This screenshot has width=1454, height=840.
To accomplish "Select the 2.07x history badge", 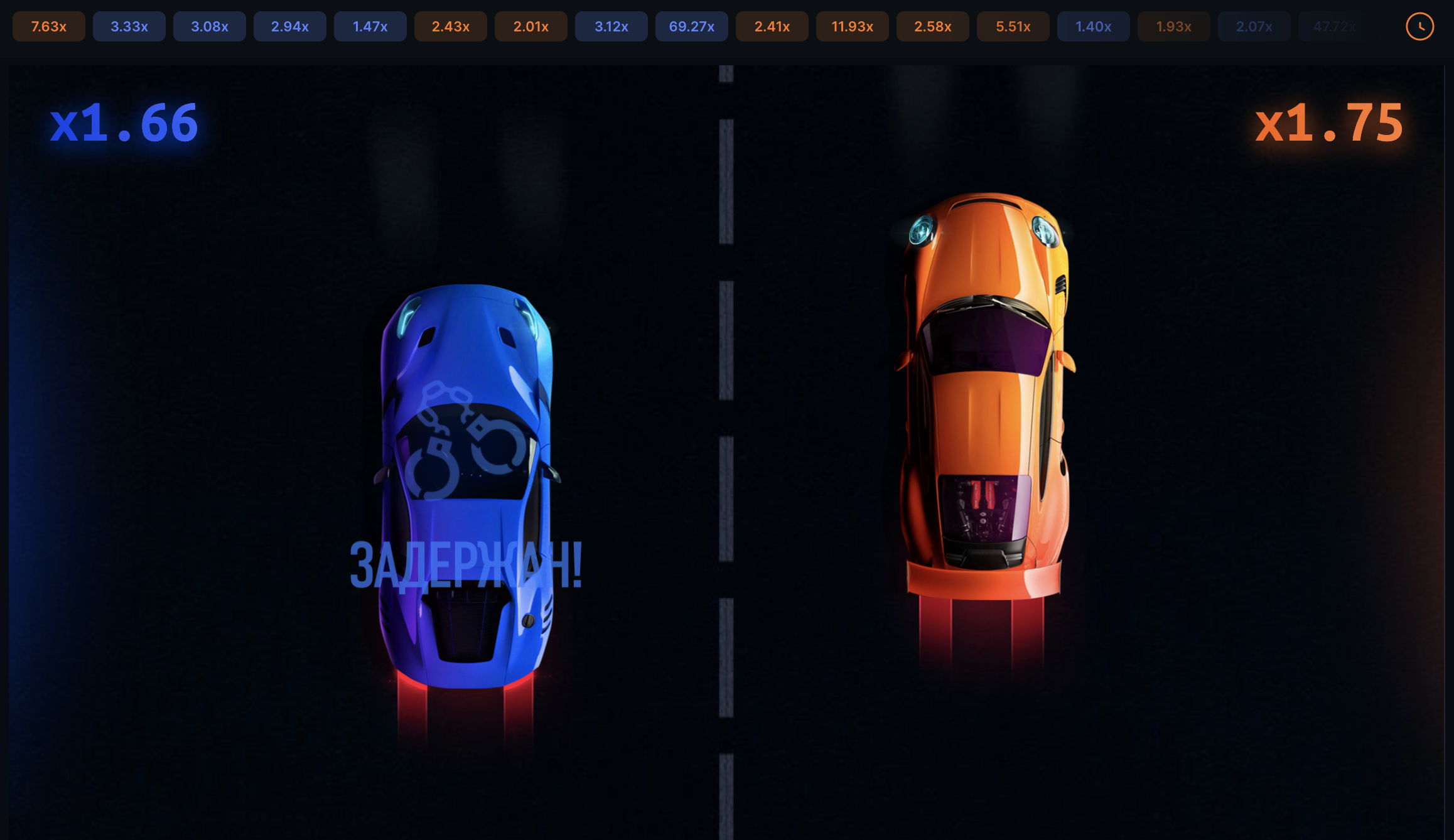I will point(1254,26).
